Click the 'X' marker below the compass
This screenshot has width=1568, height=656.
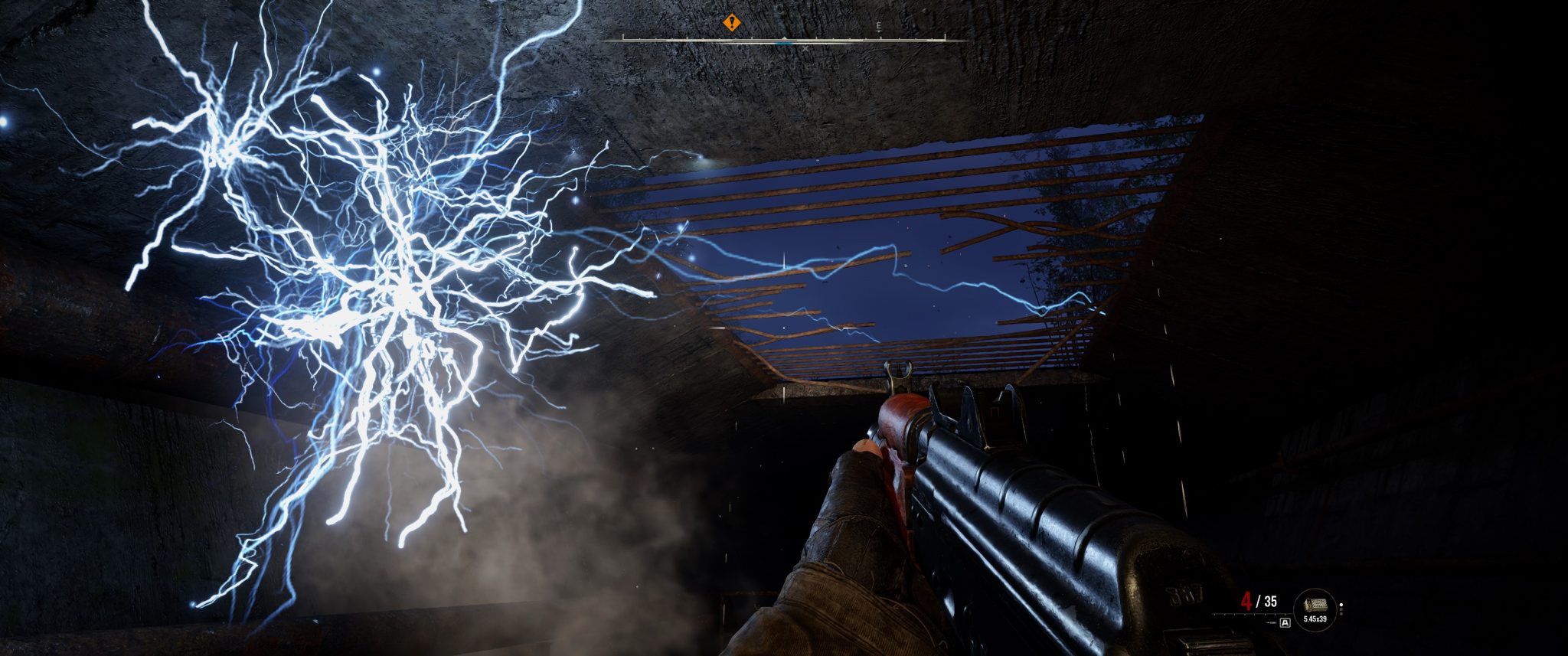coord(805,48)
